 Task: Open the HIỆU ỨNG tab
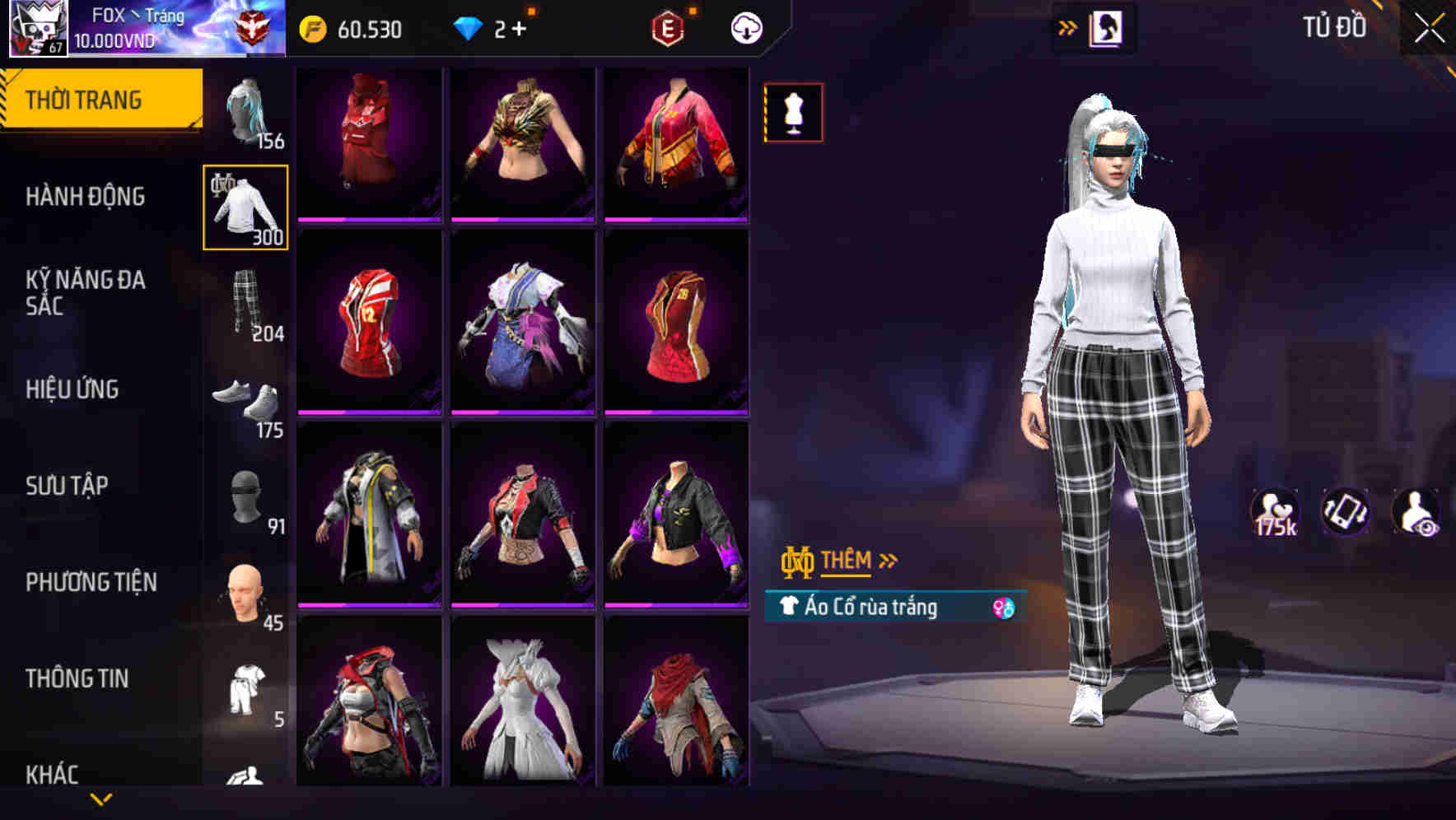pyautogui.click(x=74, y=389)
